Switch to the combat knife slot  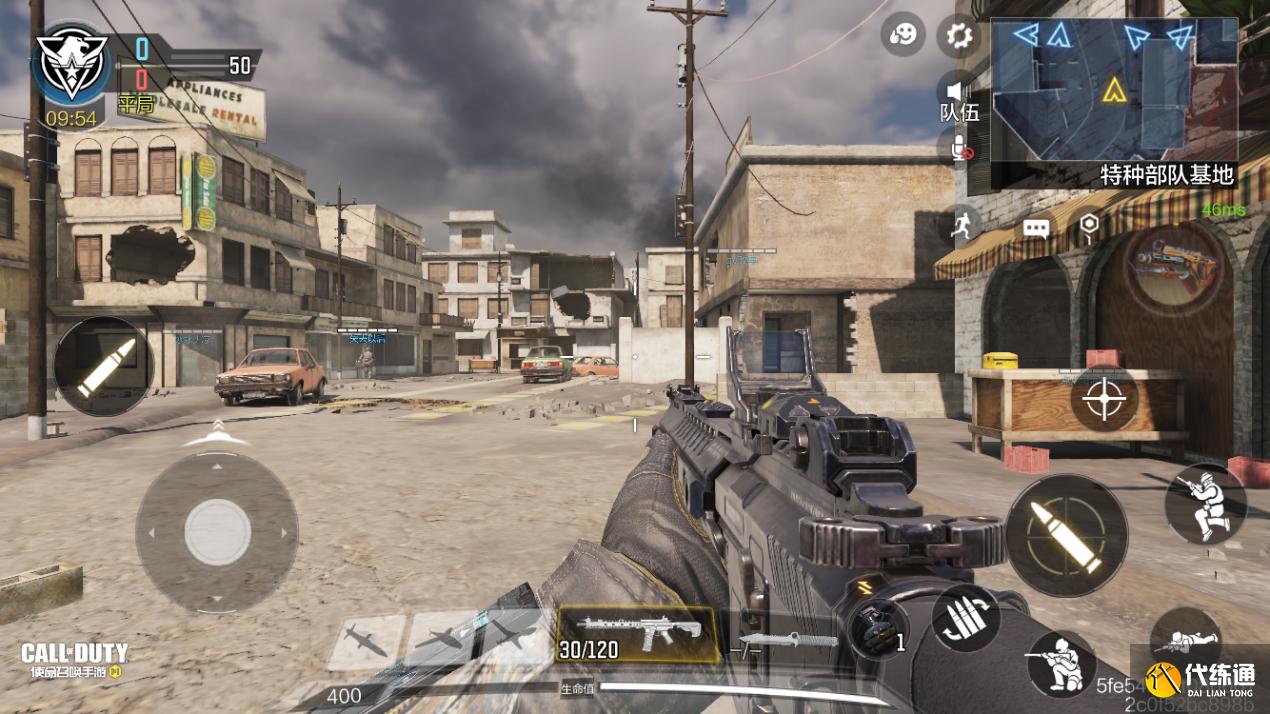click(x=787, y=639)
